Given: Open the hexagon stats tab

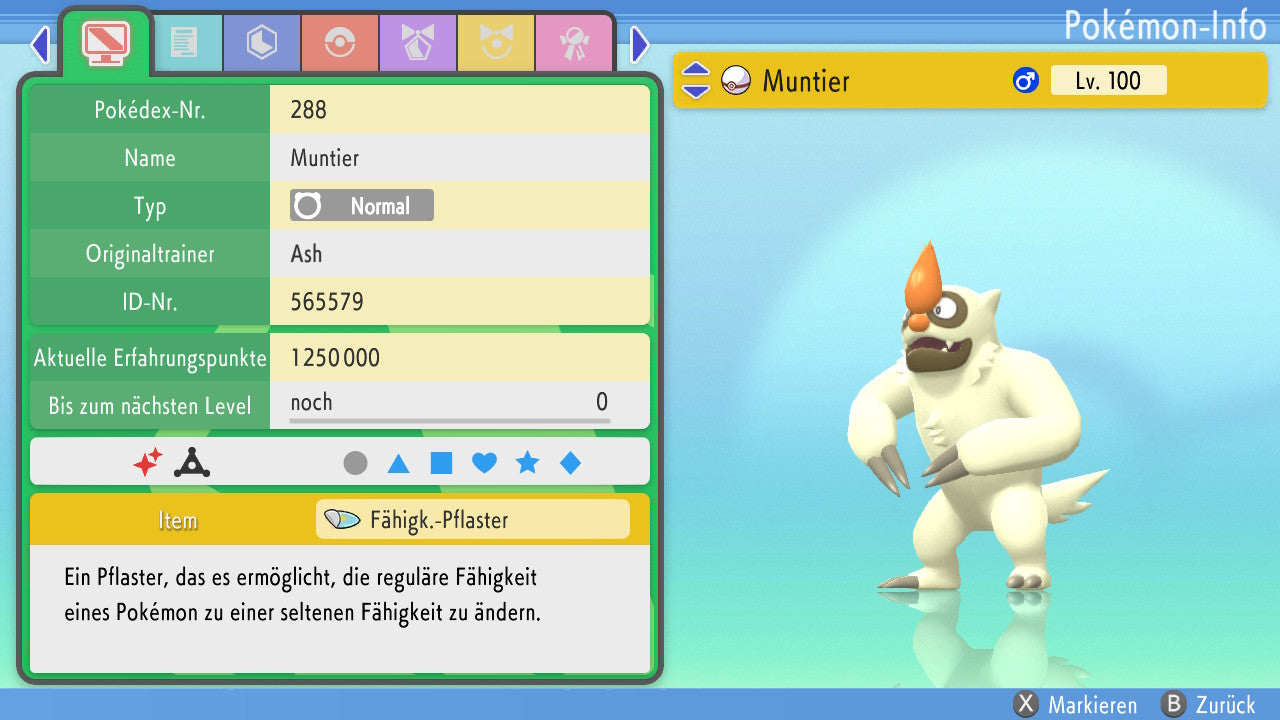Looking at the screenshot, I should [261, 43].
